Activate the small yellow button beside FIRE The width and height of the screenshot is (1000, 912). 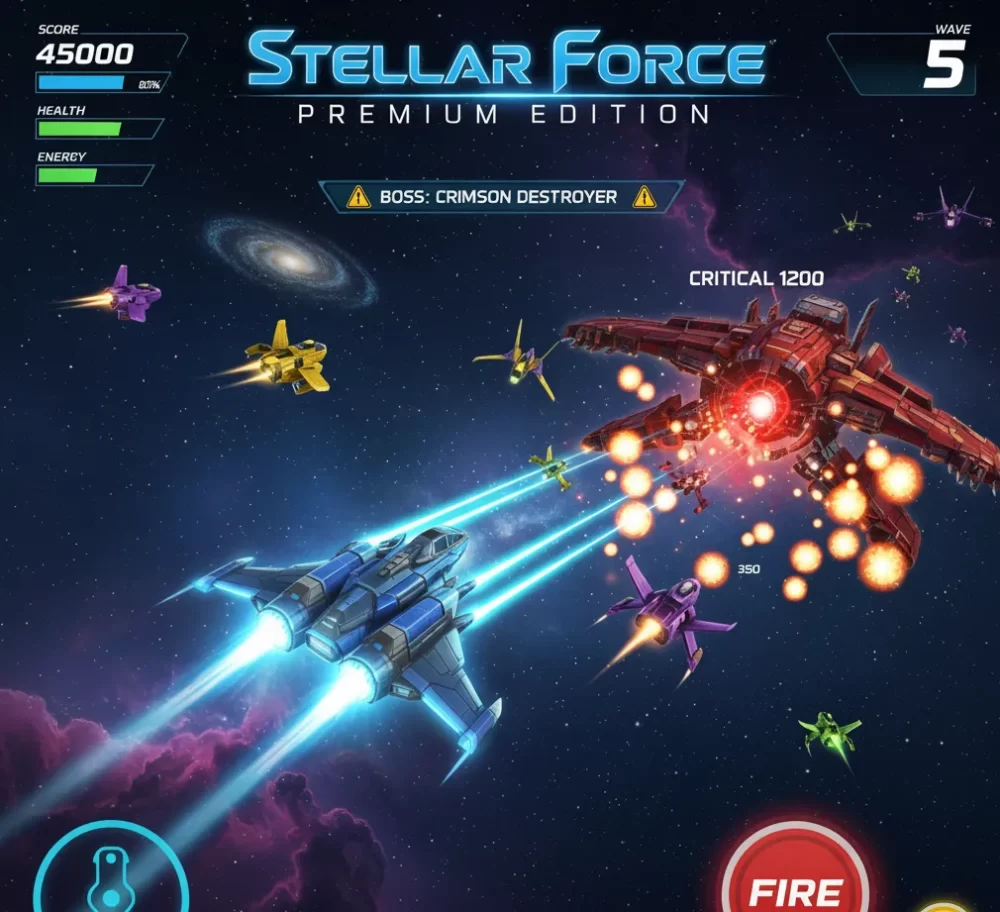tap(945, 906)
